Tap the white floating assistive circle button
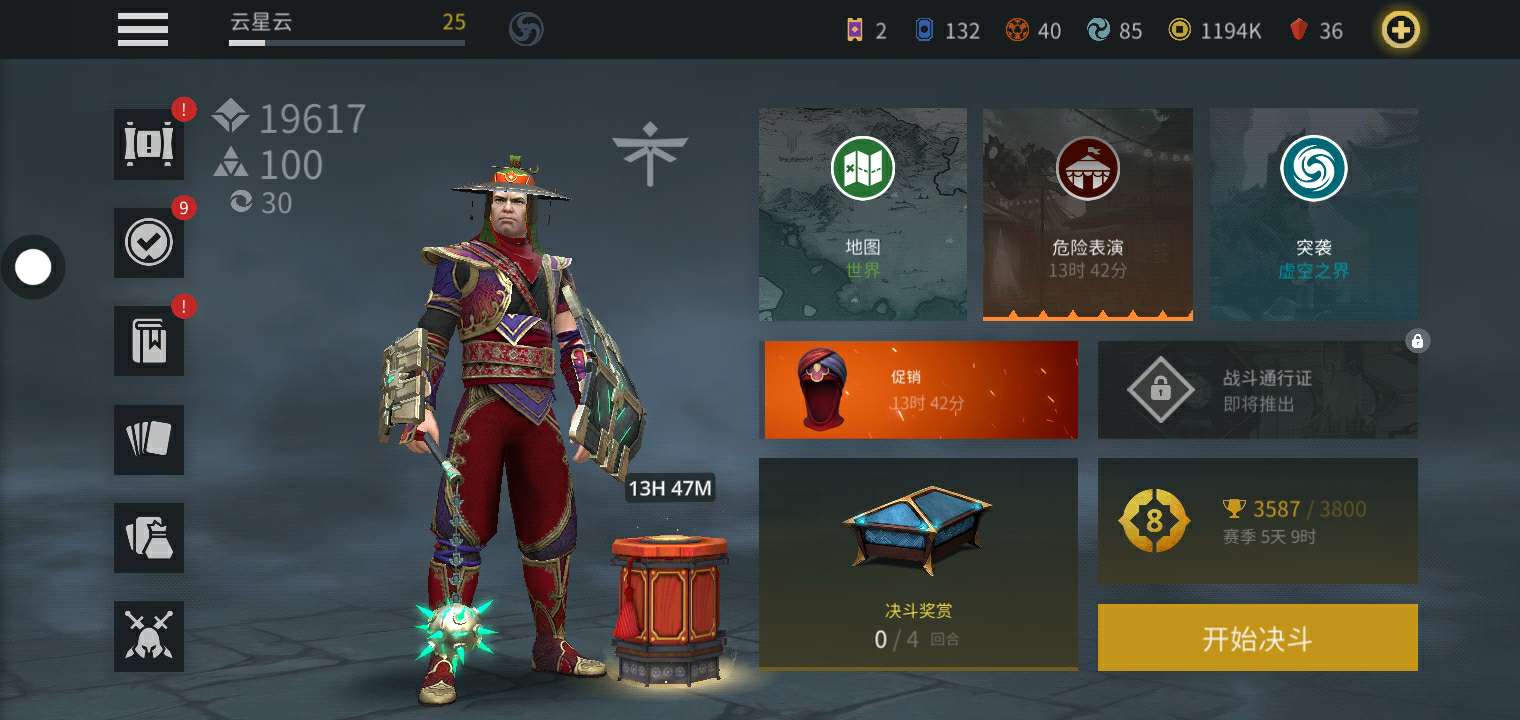This screenshot has height=720, width=1520. (x=33, y=267)
